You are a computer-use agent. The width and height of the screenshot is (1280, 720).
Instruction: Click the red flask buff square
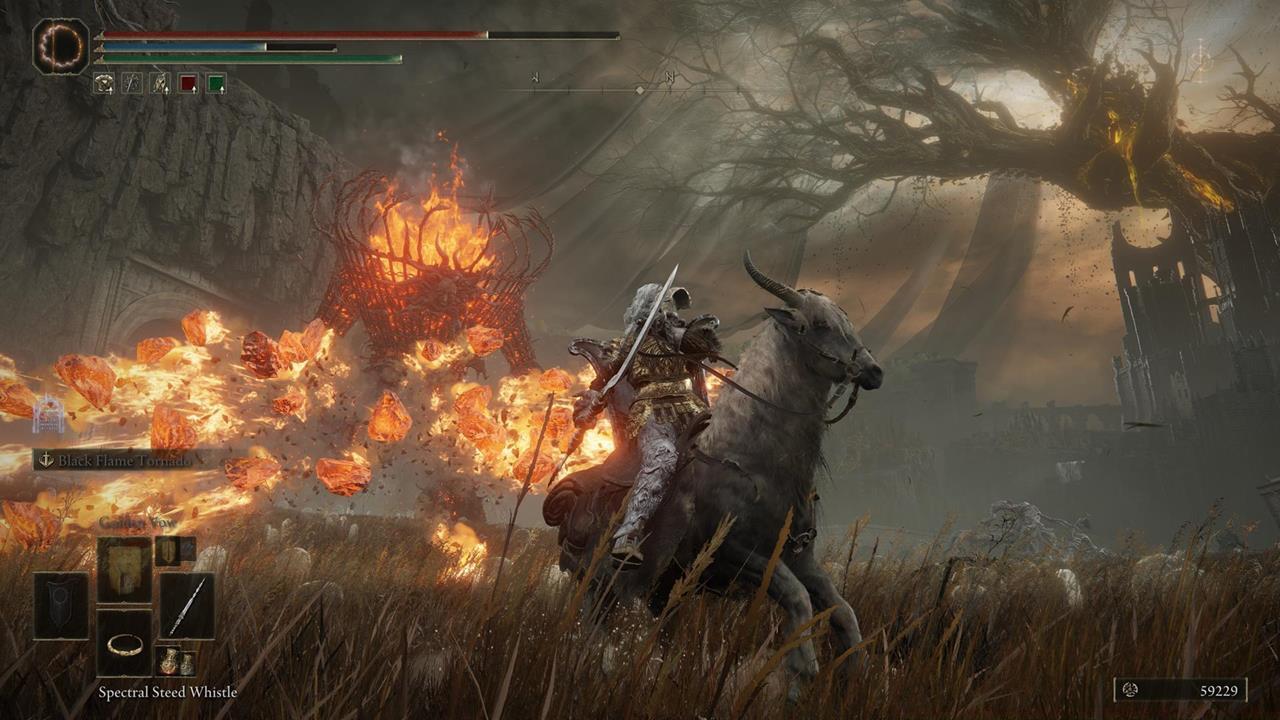pos(187,83)
